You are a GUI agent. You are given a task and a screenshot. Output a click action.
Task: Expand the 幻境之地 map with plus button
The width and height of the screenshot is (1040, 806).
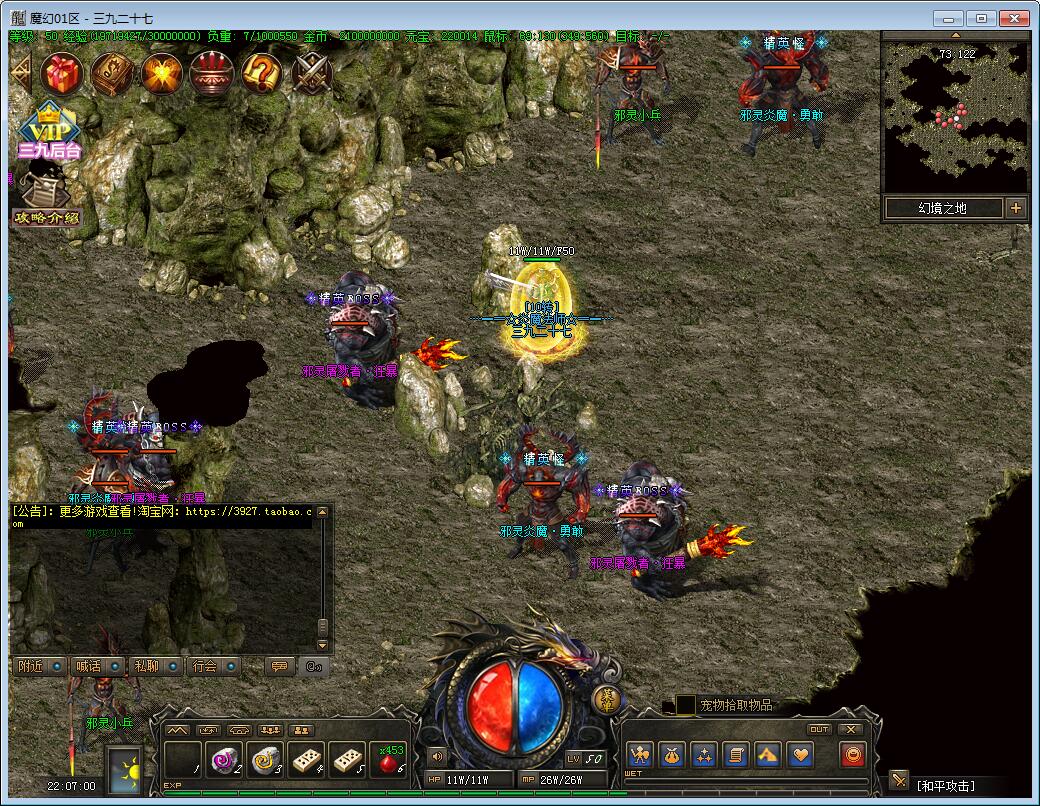[x=1016, y=208]
